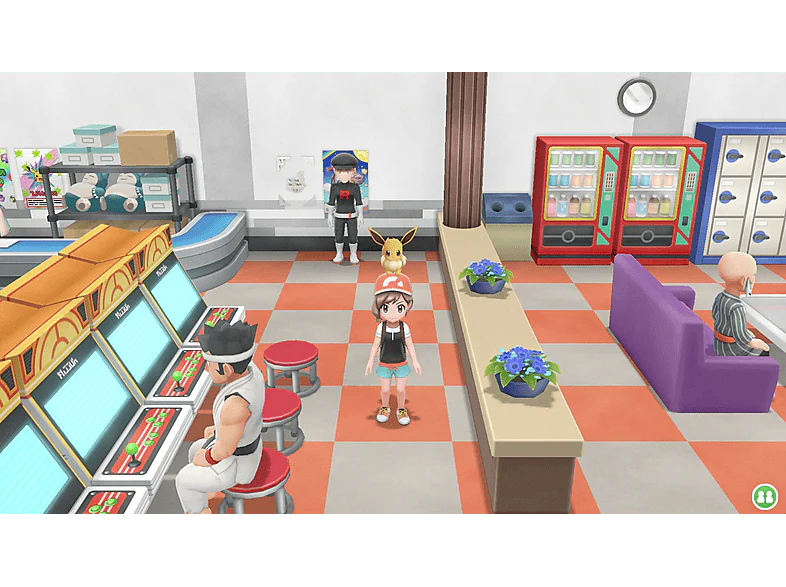The height and width of the screenshot is (587, 786).
Task: Click the green two-player support icon
Action: tap(765, 497)
